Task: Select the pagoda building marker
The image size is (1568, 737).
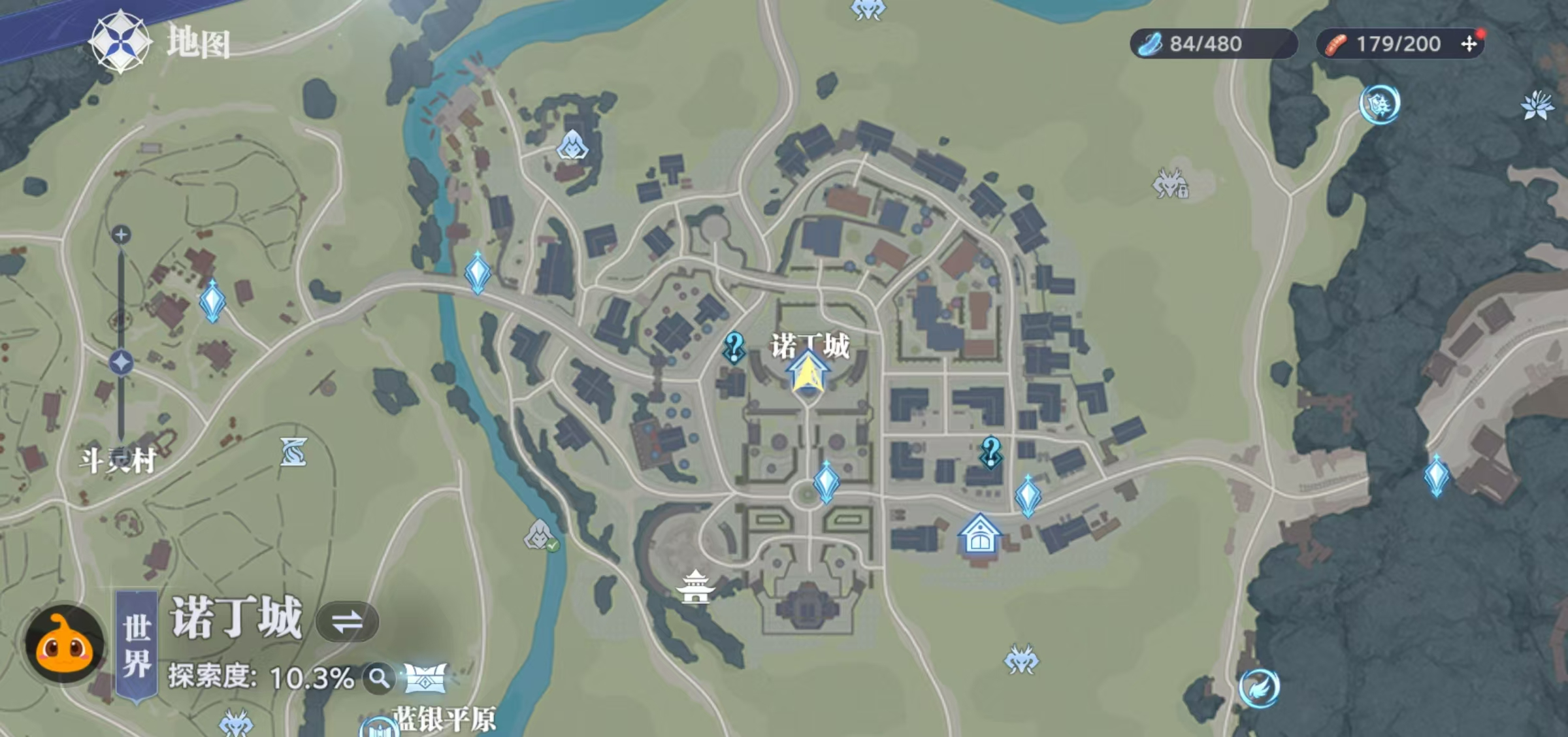Action: tap(695, 585)
